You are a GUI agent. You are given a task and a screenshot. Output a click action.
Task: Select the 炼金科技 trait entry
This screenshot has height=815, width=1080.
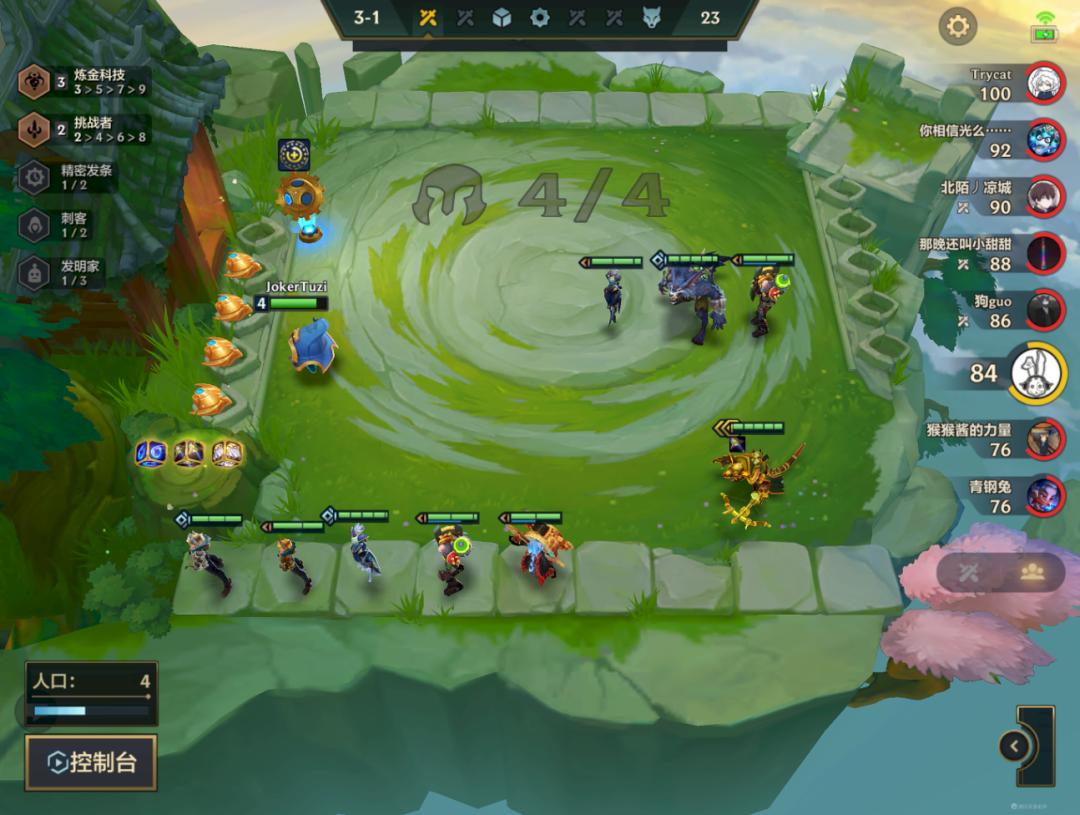click(85, 82)
